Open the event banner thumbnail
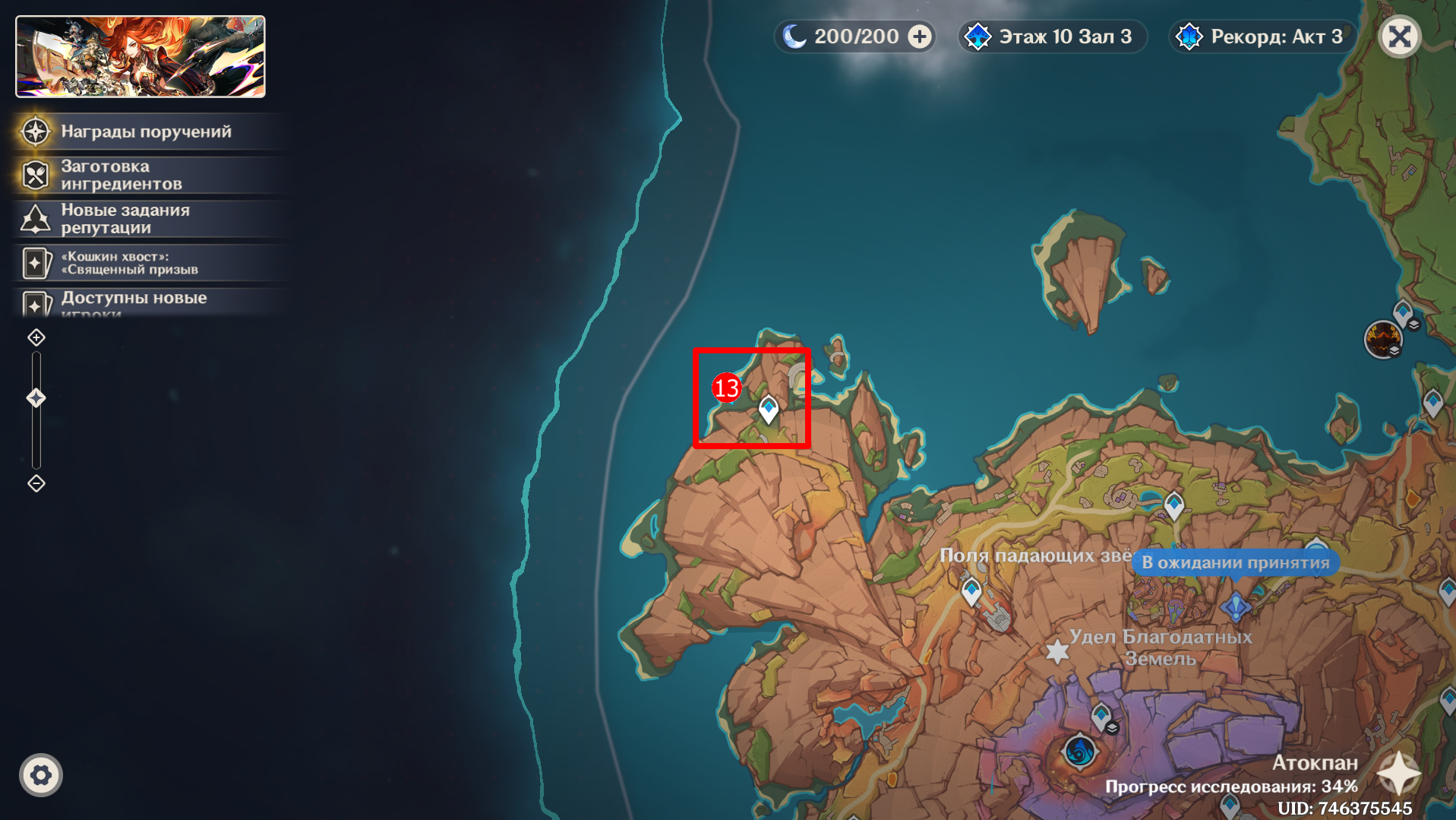The width and height of the screenshot is (1456, 820). pos(141,57)
